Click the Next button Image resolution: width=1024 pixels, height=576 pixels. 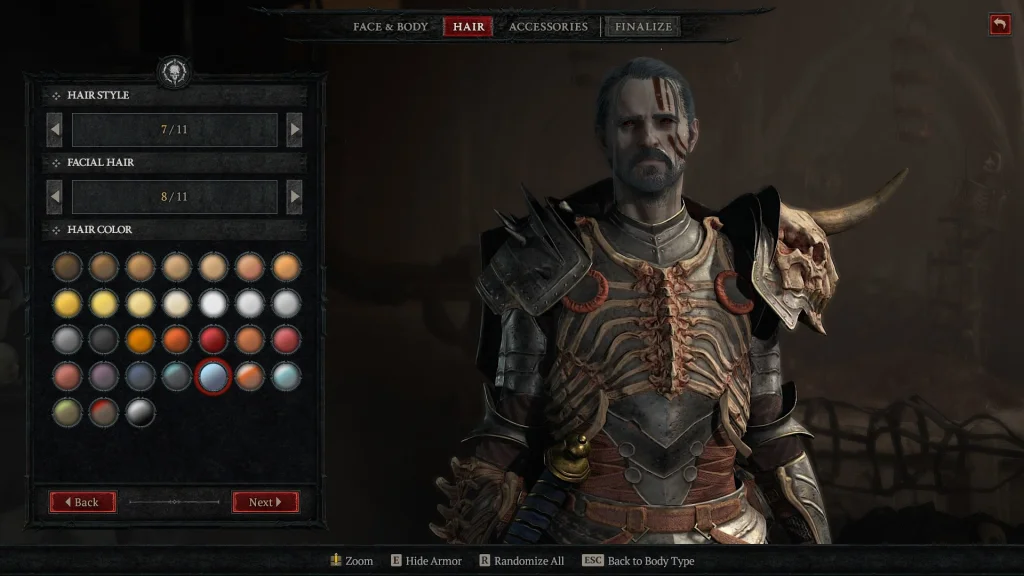click(x=265, y=502)
